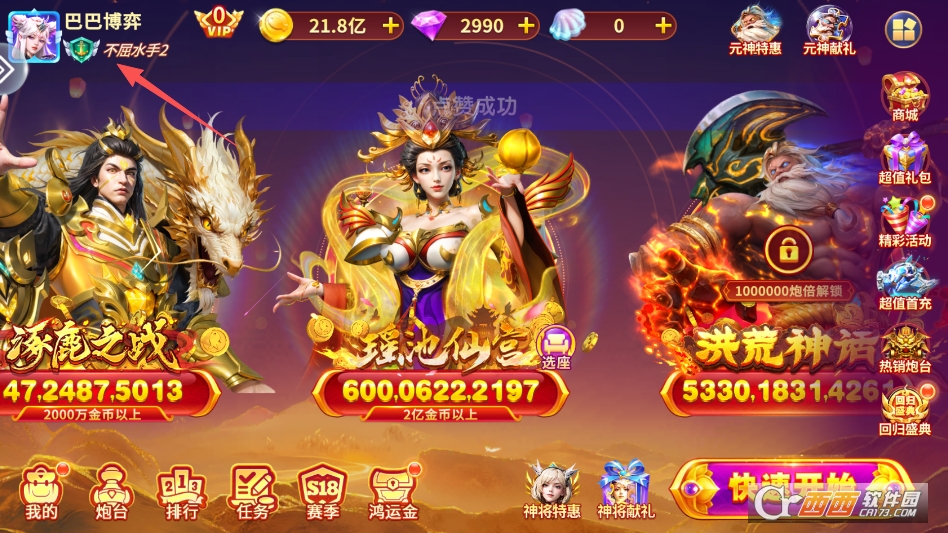
Task: Open the VIP badge
Action: click(x=217, y=22)
